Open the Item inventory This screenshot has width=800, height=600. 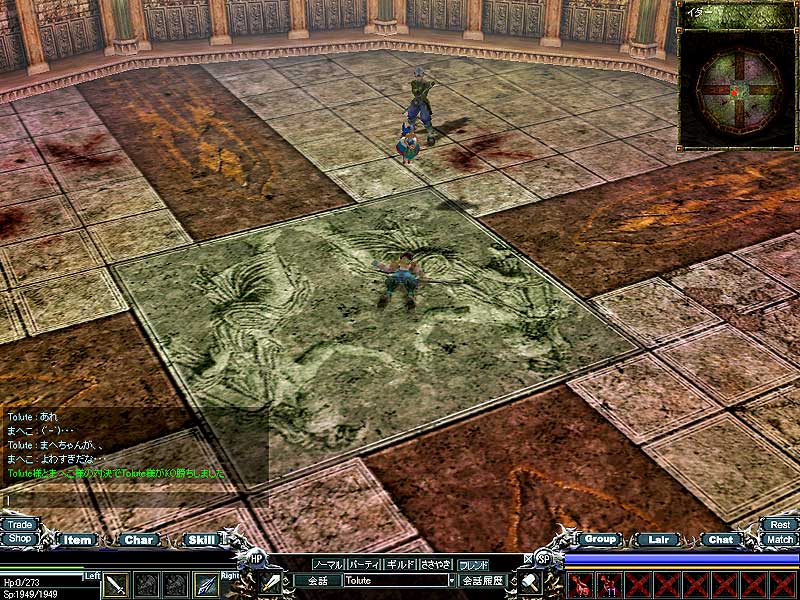(x=77, y=540)
